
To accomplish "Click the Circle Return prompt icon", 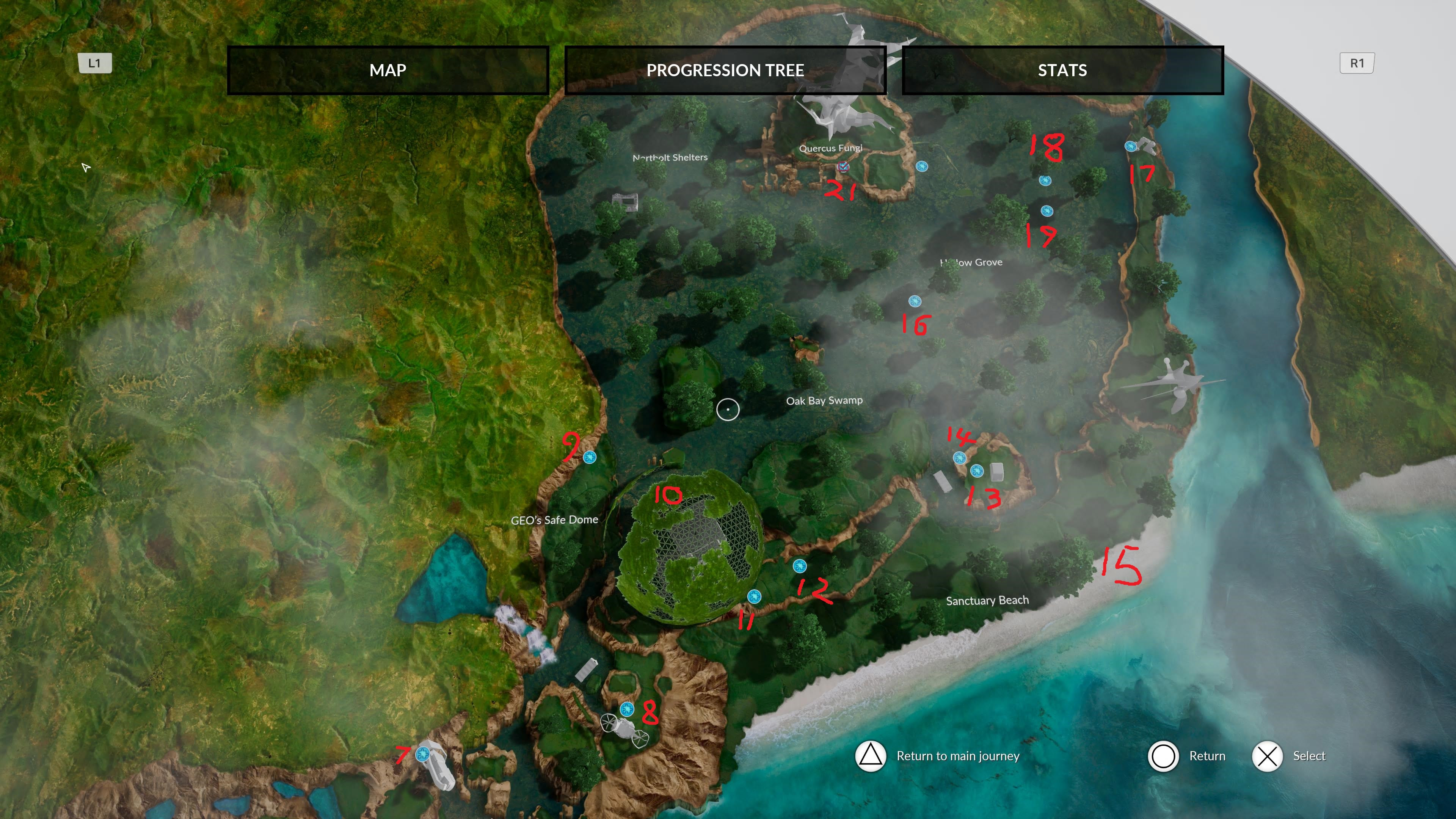I will tap(1164, 756).
